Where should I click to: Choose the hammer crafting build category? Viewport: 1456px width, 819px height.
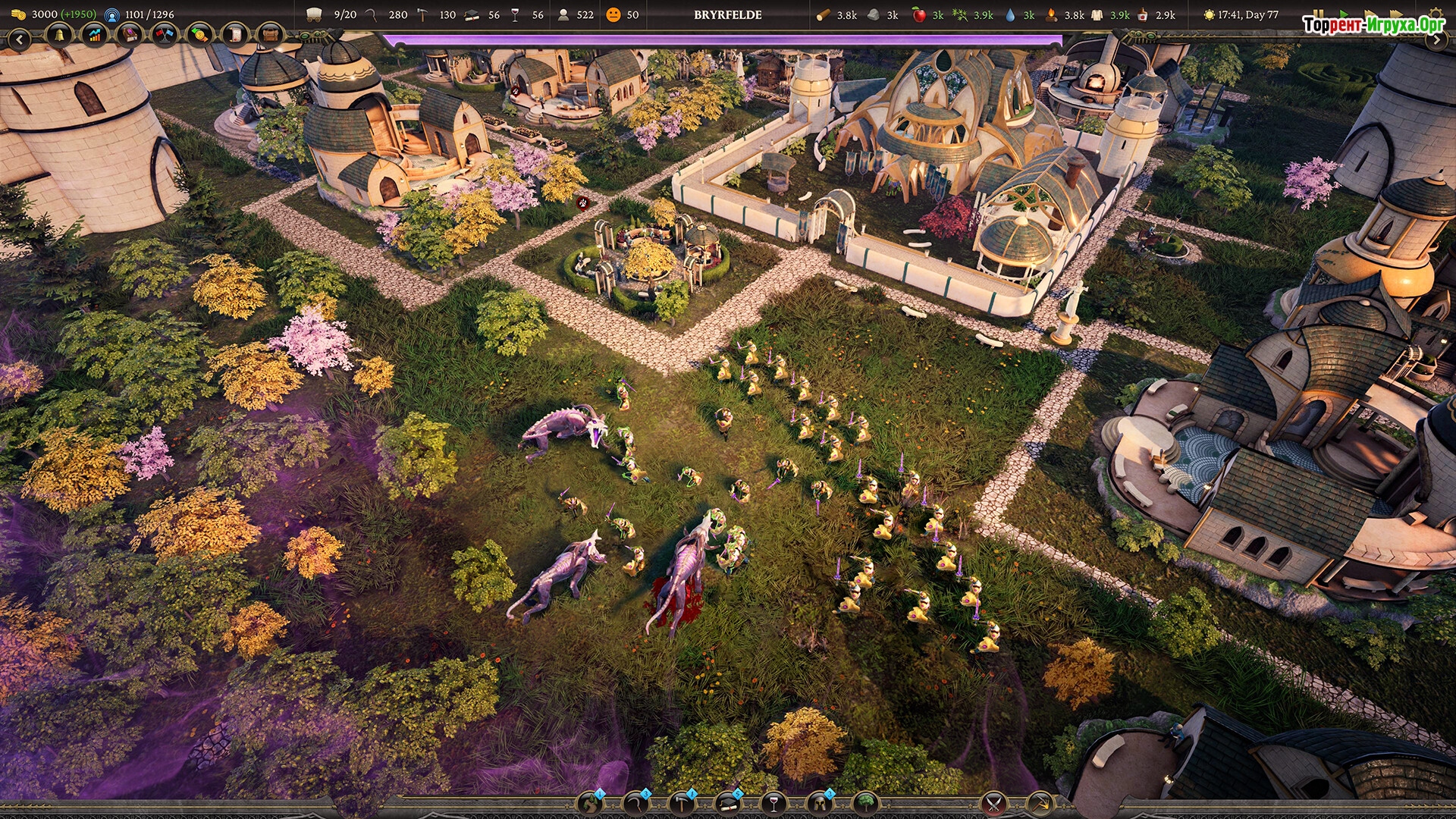(682, 803)
